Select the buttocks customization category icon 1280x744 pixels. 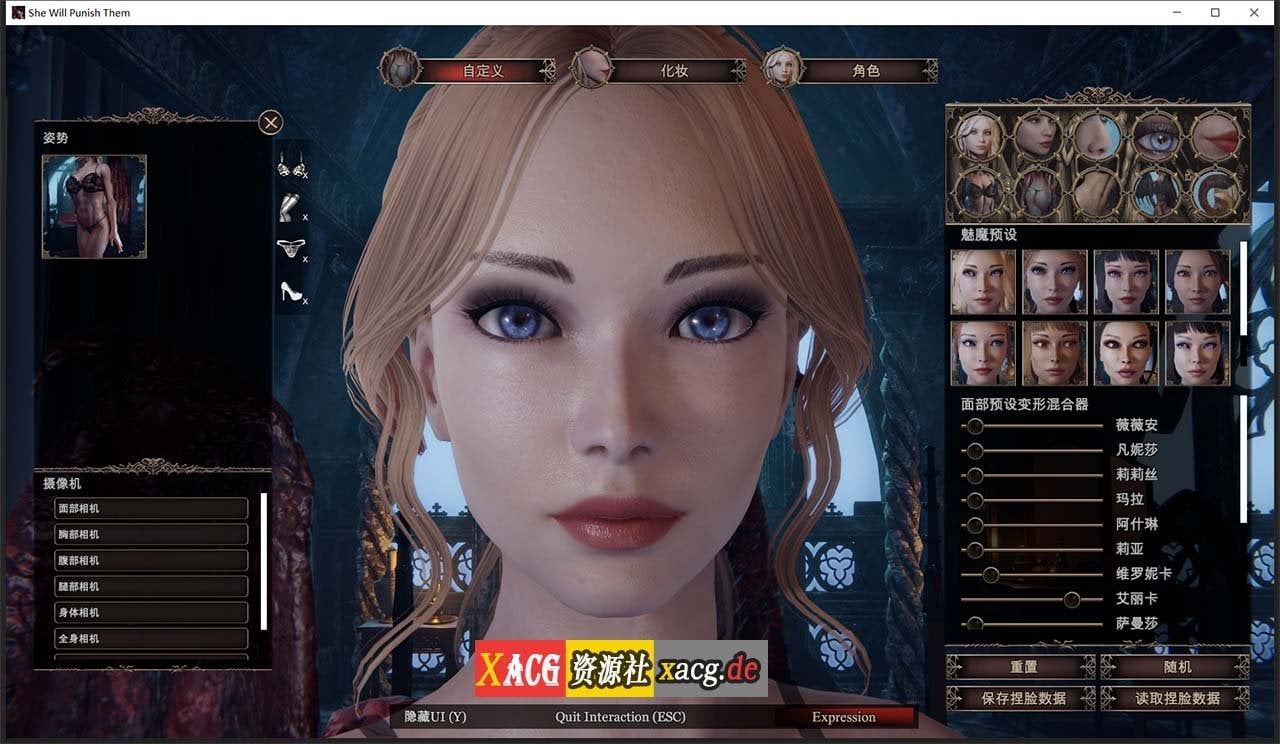pos(1040,190)
